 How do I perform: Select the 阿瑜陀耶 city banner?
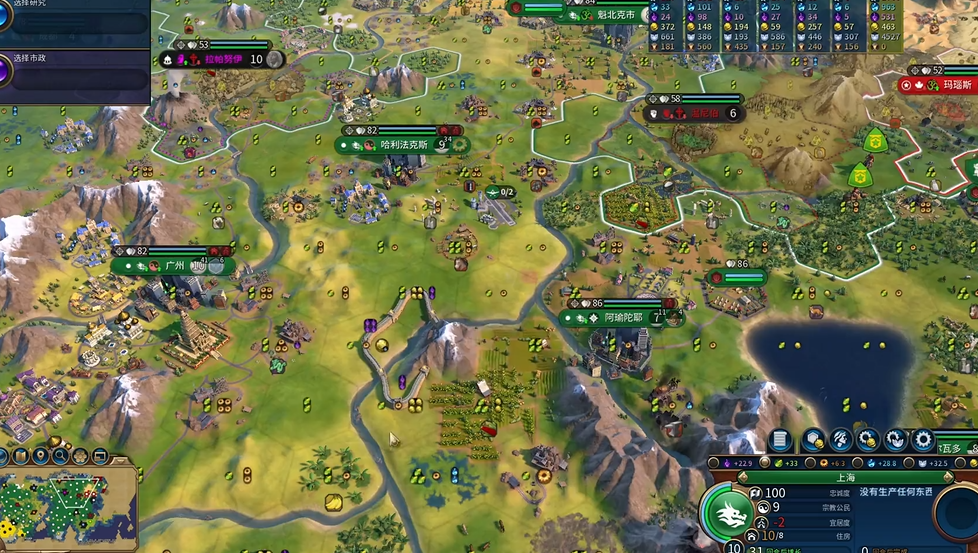coord(620,318)
